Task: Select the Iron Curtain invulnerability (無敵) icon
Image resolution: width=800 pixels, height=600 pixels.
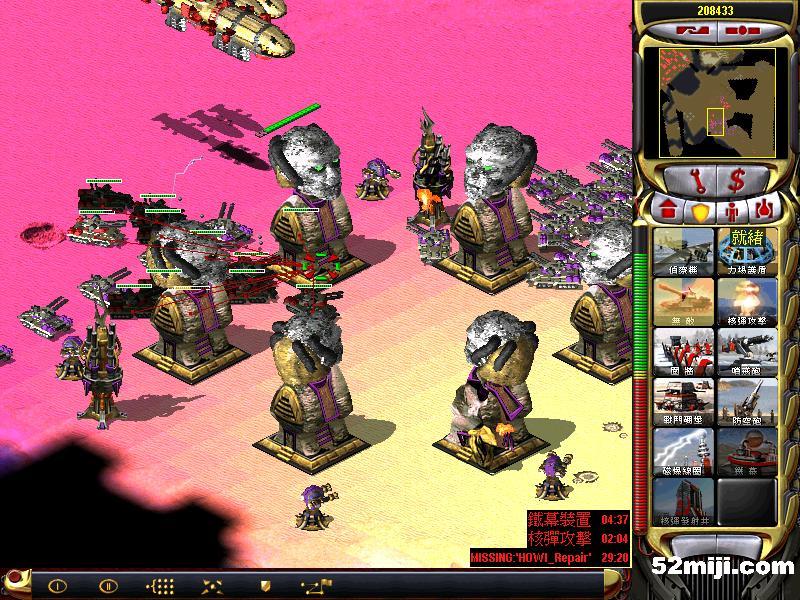Action: click(683, 299)
